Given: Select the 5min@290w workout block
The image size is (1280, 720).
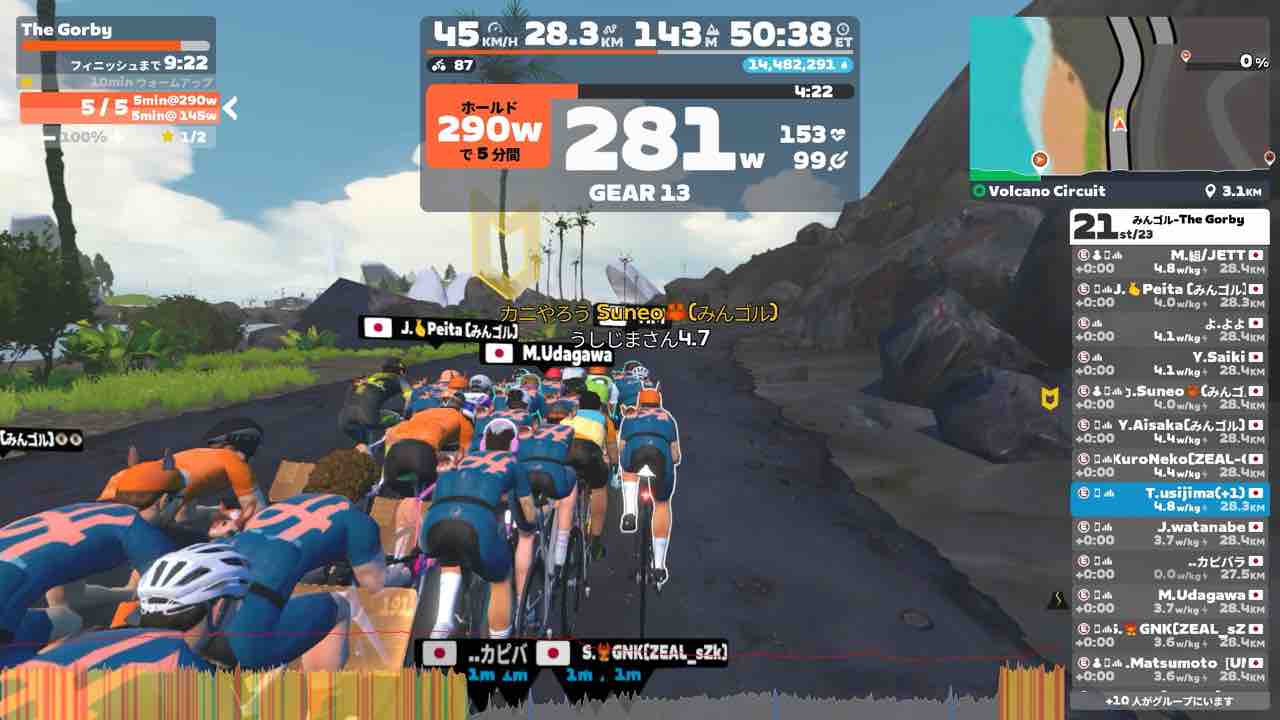Looking at the screenshot, I should [x=174, y=101].
